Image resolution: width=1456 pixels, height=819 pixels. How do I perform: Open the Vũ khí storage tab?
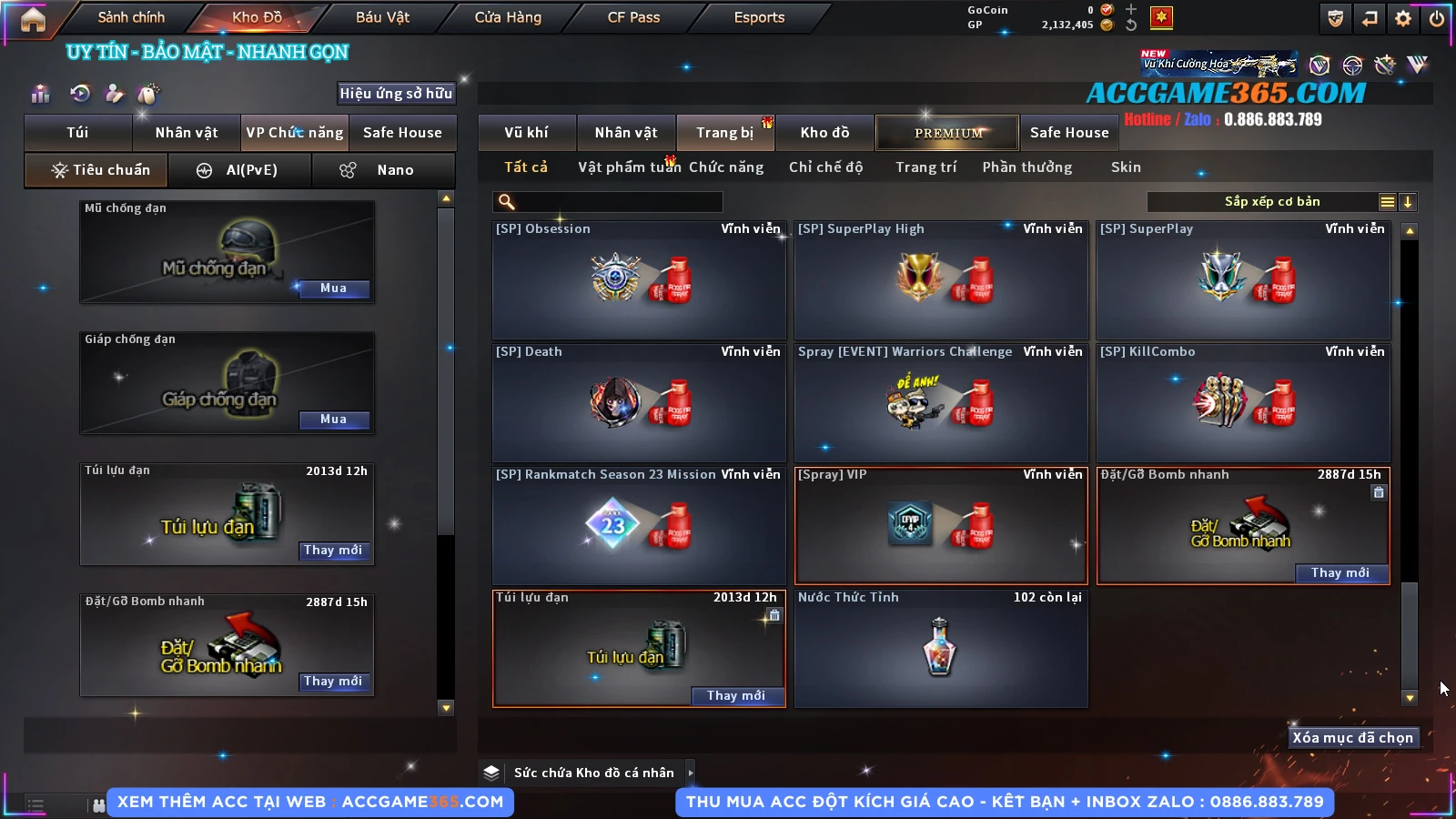pos(526,133)
